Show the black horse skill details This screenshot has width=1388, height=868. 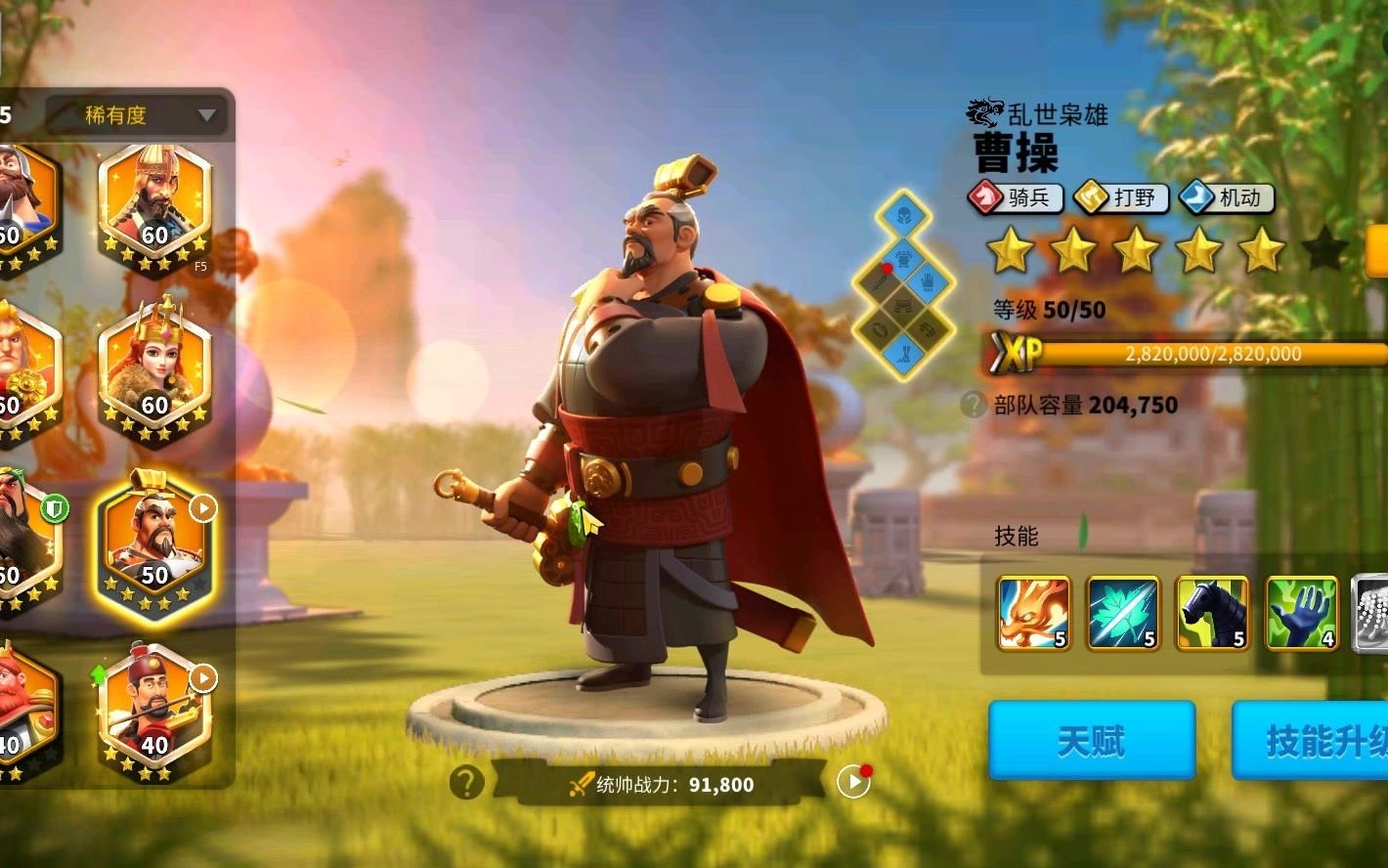[1212, 613]
